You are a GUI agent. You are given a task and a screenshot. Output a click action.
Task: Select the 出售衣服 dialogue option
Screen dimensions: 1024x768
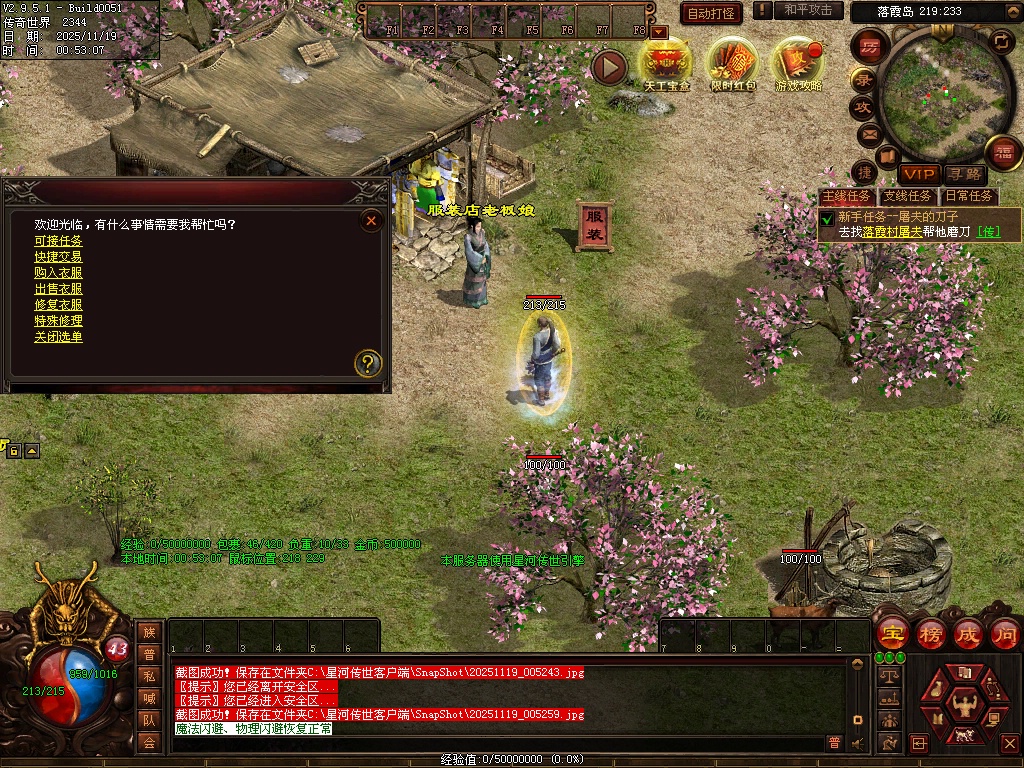(58, 289)
